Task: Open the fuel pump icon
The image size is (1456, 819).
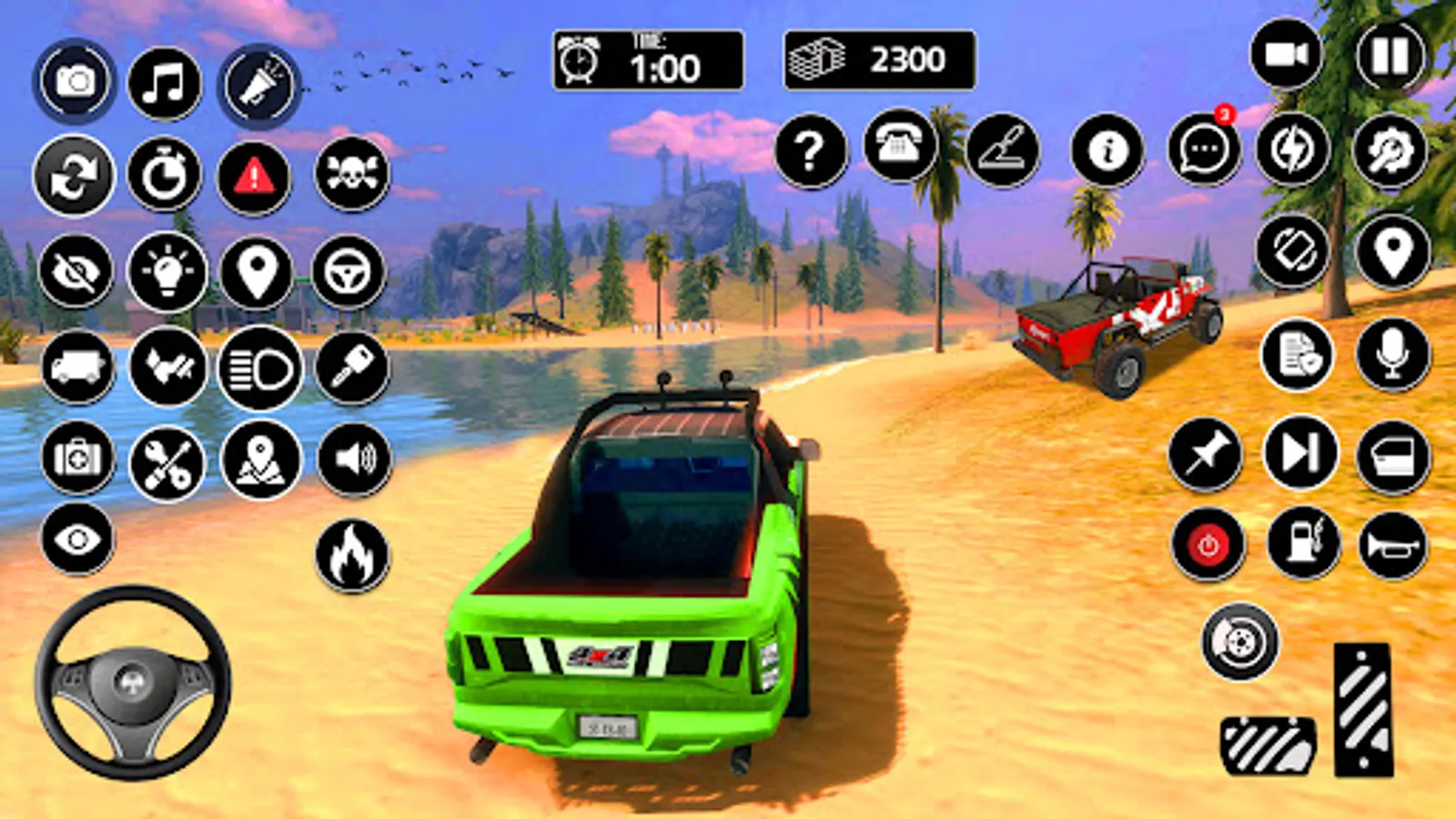Action: click(1303, 543)
